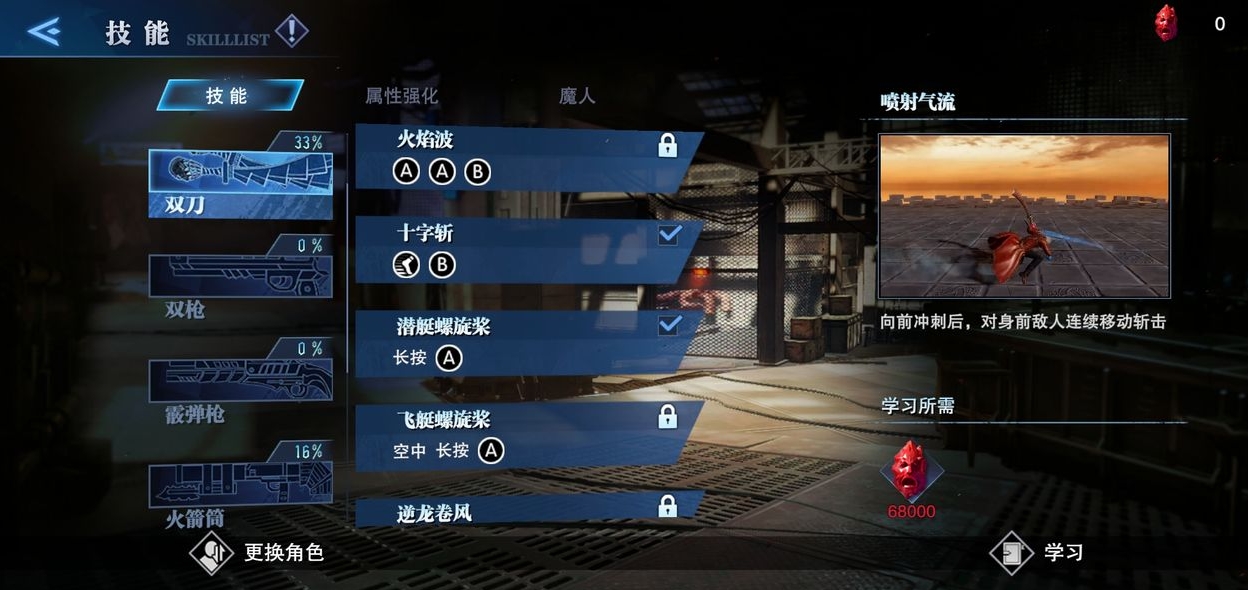This screenshot has height=590, width=1248.
Task: Learn the skill with 学习 button
Action: (x=1036, y=553)
